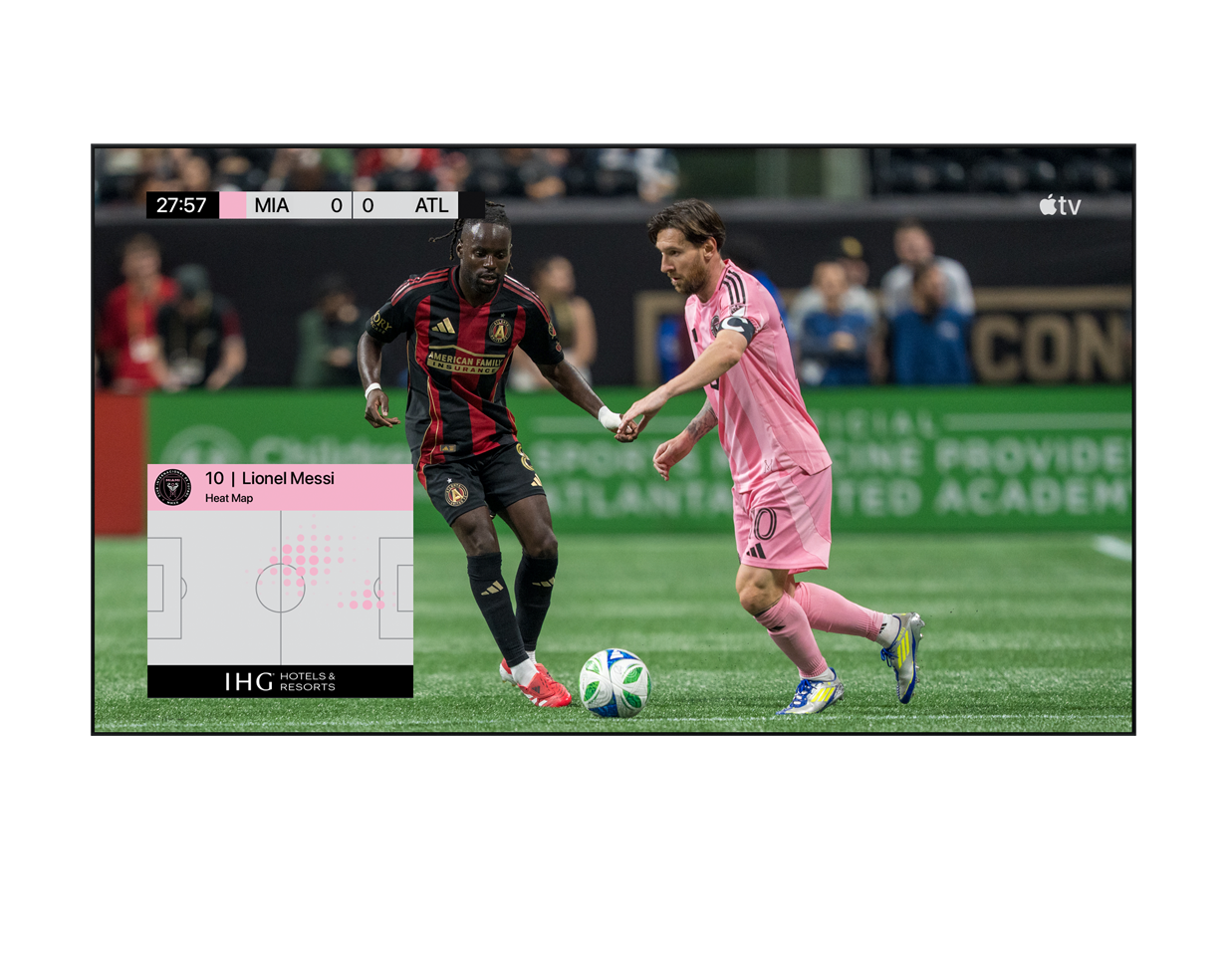Select the Lionel Messi heat map pitch
The image size is (1231, 980).
(280, 588)
